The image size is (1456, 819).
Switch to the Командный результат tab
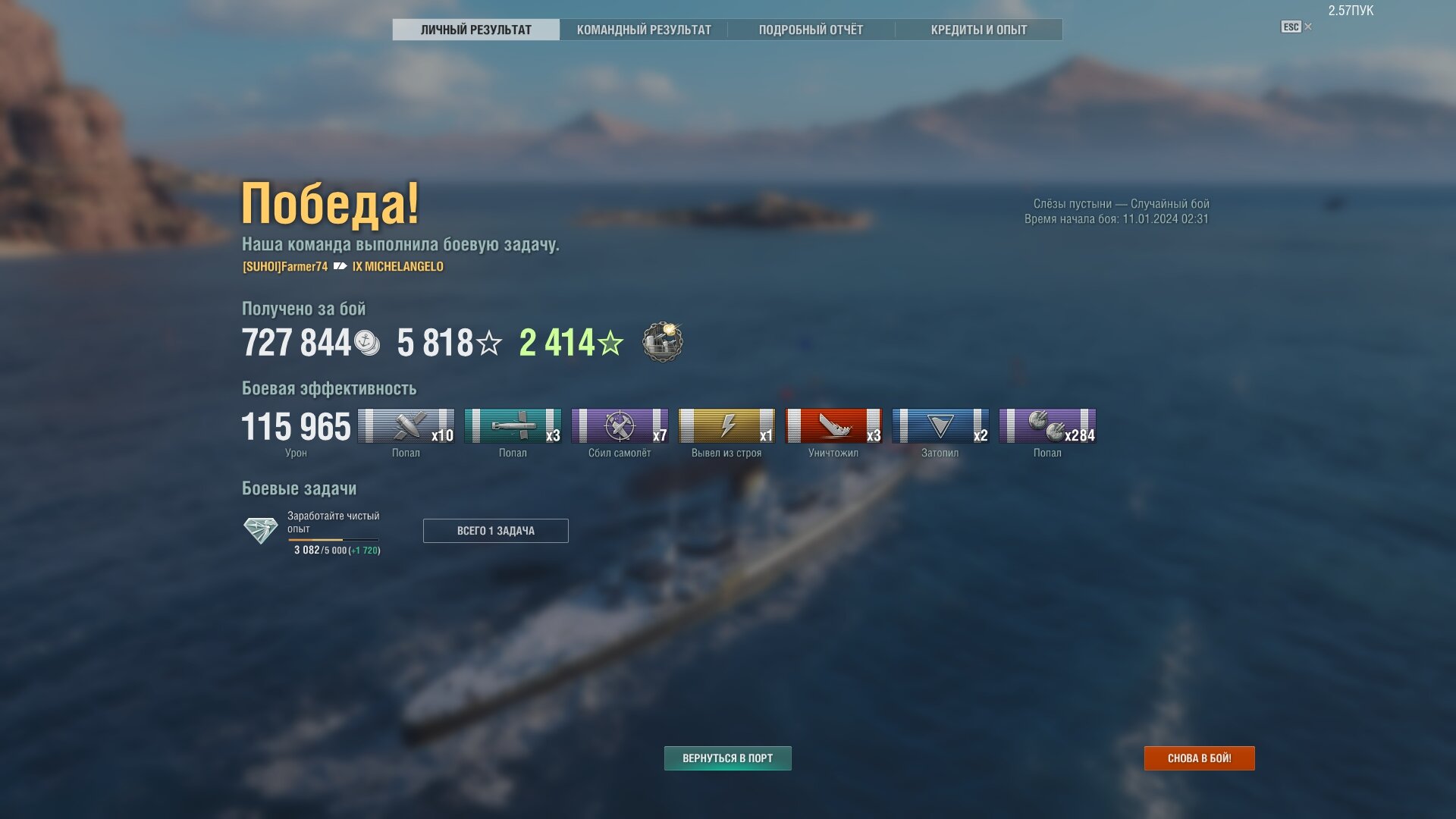(x=644, y=30)
